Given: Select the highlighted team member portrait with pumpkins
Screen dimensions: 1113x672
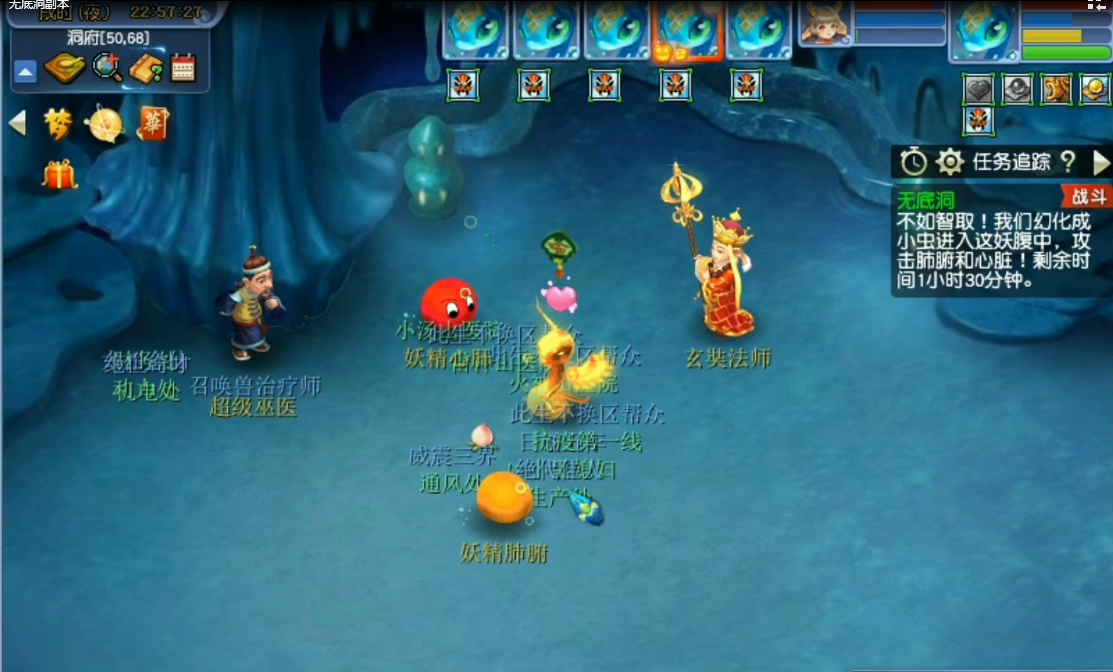Looking at the screenshot, I should pos(687,31).
